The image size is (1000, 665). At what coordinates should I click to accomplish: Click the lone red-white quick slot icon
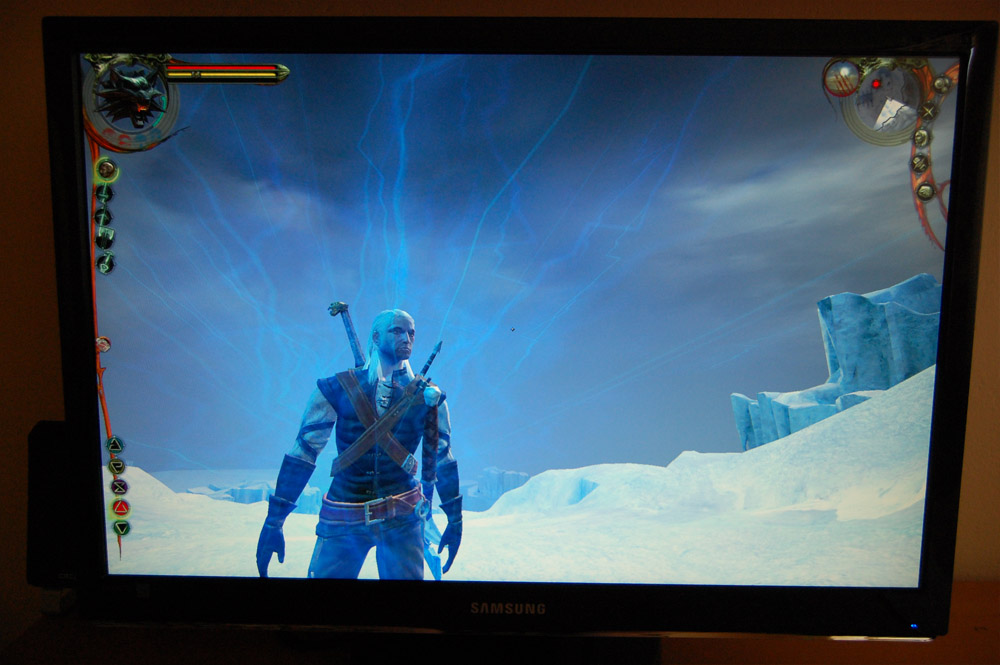(x=102, y=344)
